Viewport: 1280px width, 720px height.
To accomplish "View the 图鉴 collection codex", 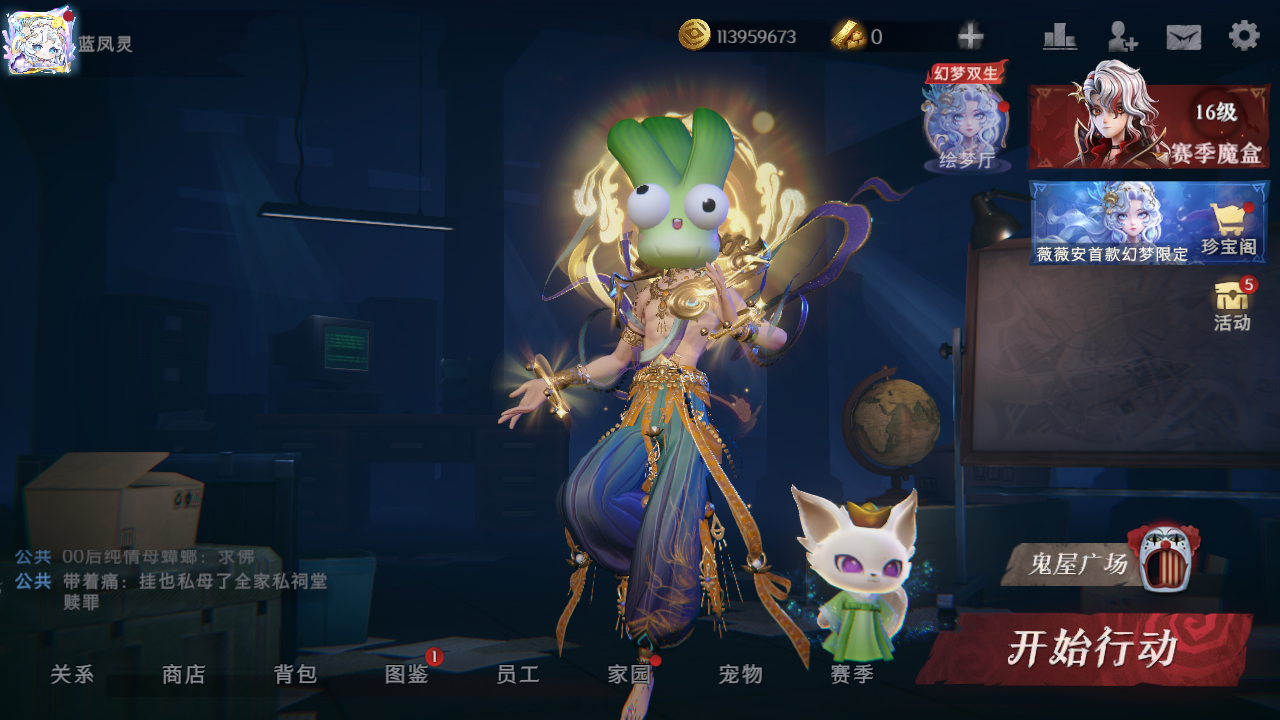I will pyautogui.click(x=407, y=675).
